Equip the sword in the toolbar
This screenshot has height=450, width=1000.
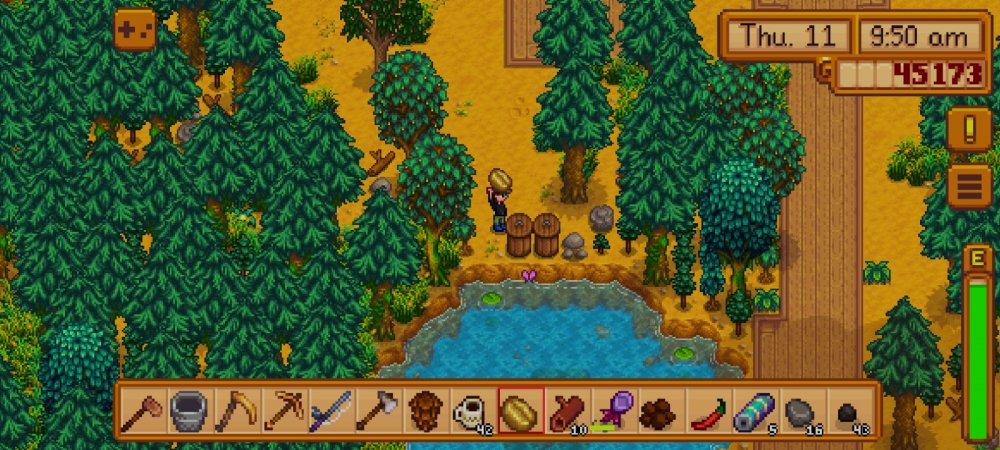[331, 411]
